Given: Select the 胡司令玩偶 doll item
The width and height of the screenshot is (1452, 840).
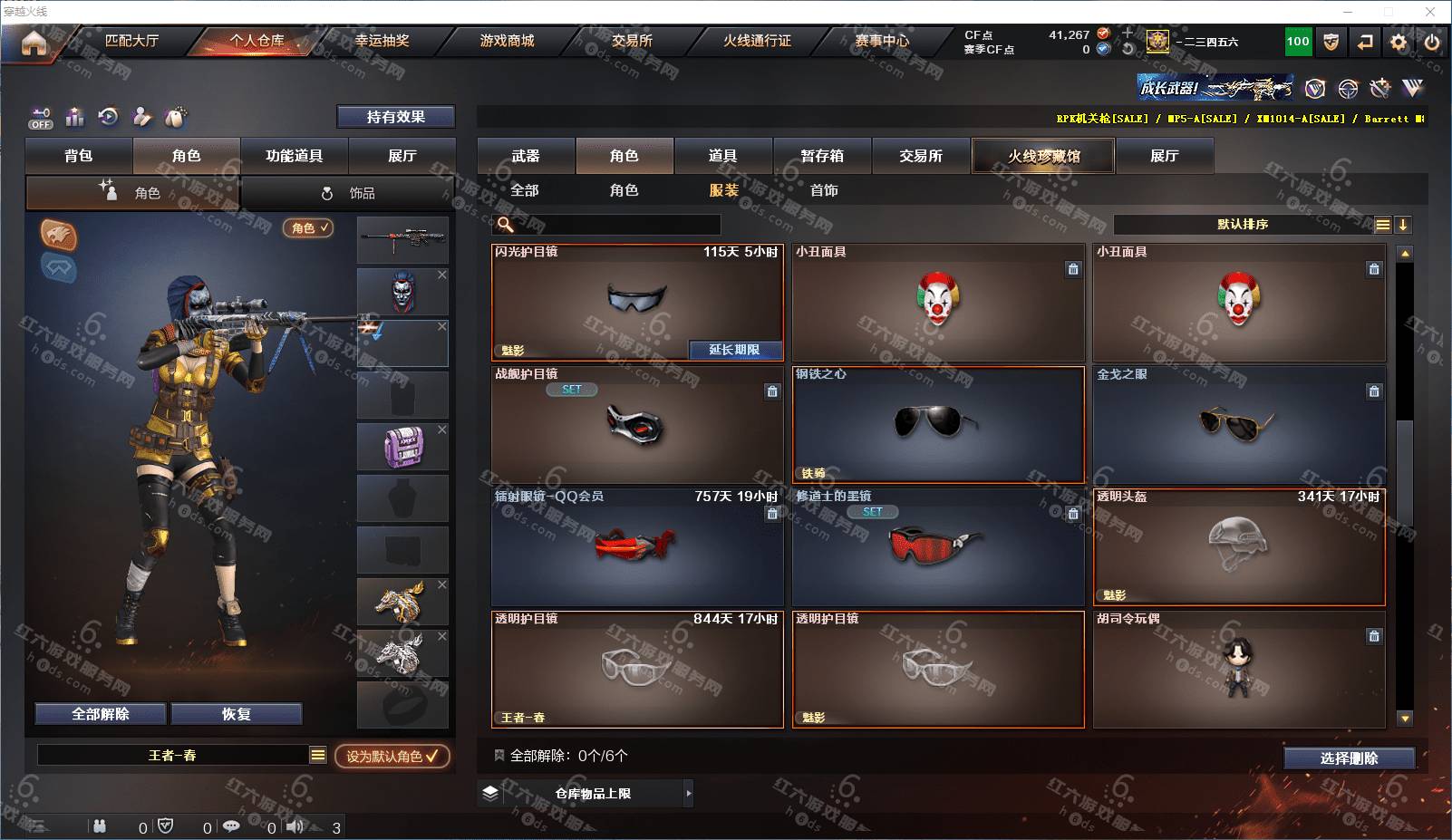Looking at the screenshot, I should 1239,669.
